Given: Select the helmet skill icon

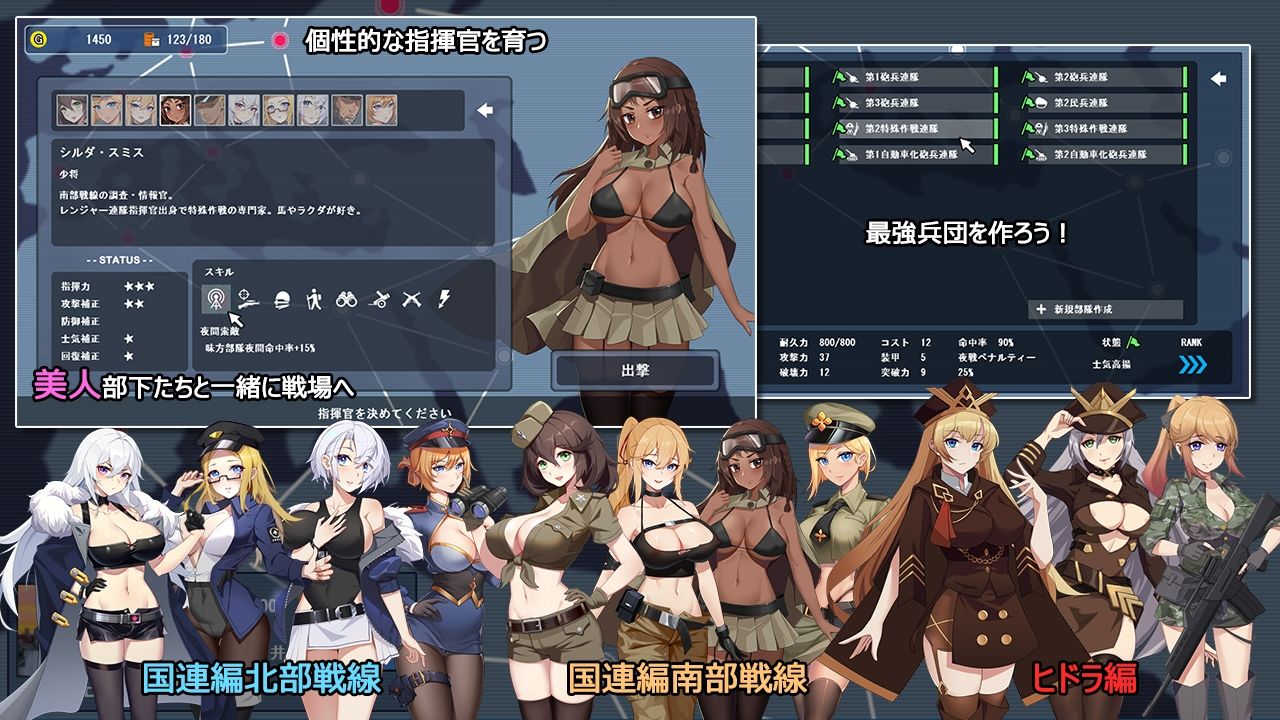Looking at the screenshot, I should tap(282, 298).
